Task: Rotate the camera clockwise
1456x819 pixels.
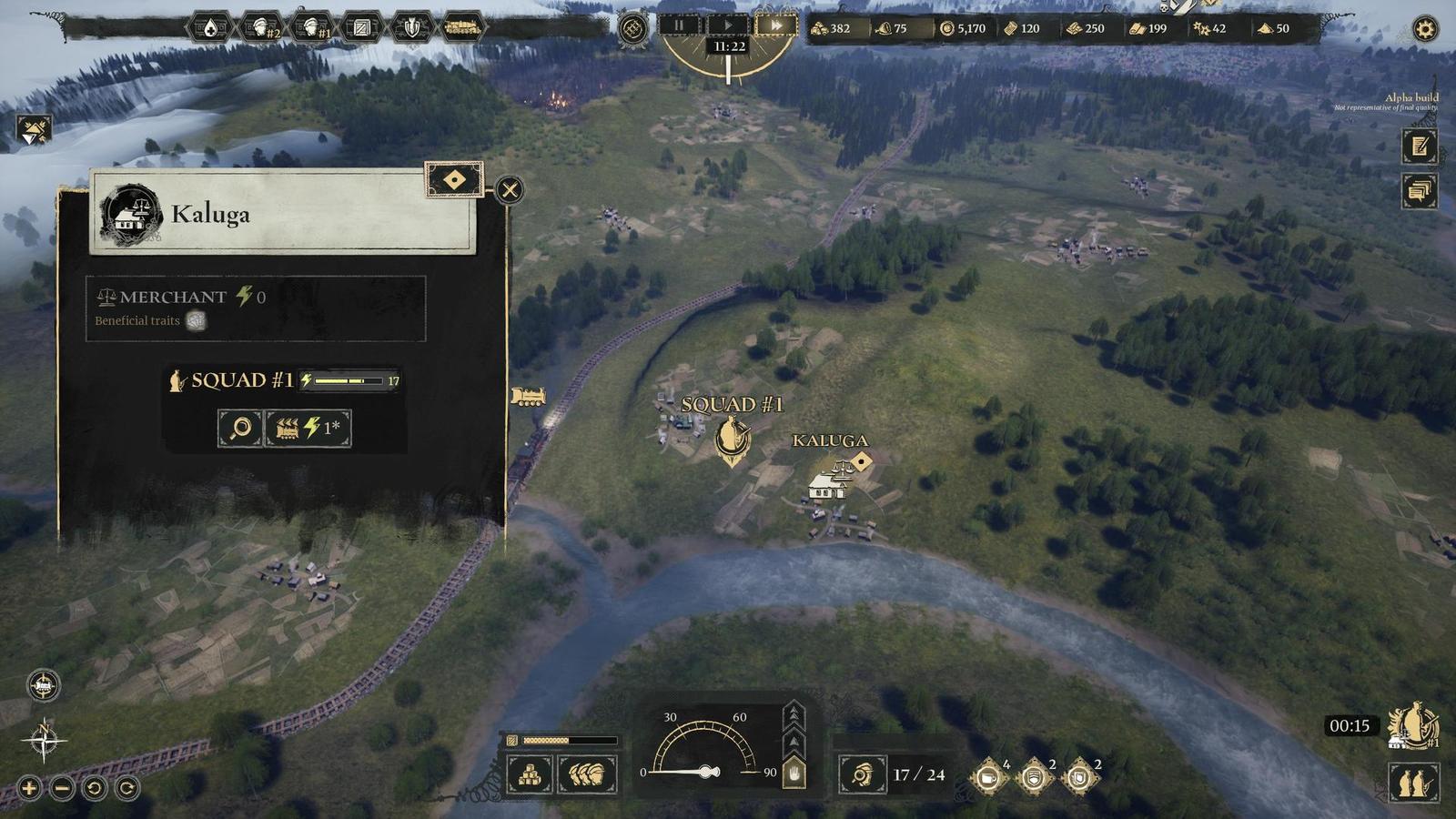Action: point(127,788)
